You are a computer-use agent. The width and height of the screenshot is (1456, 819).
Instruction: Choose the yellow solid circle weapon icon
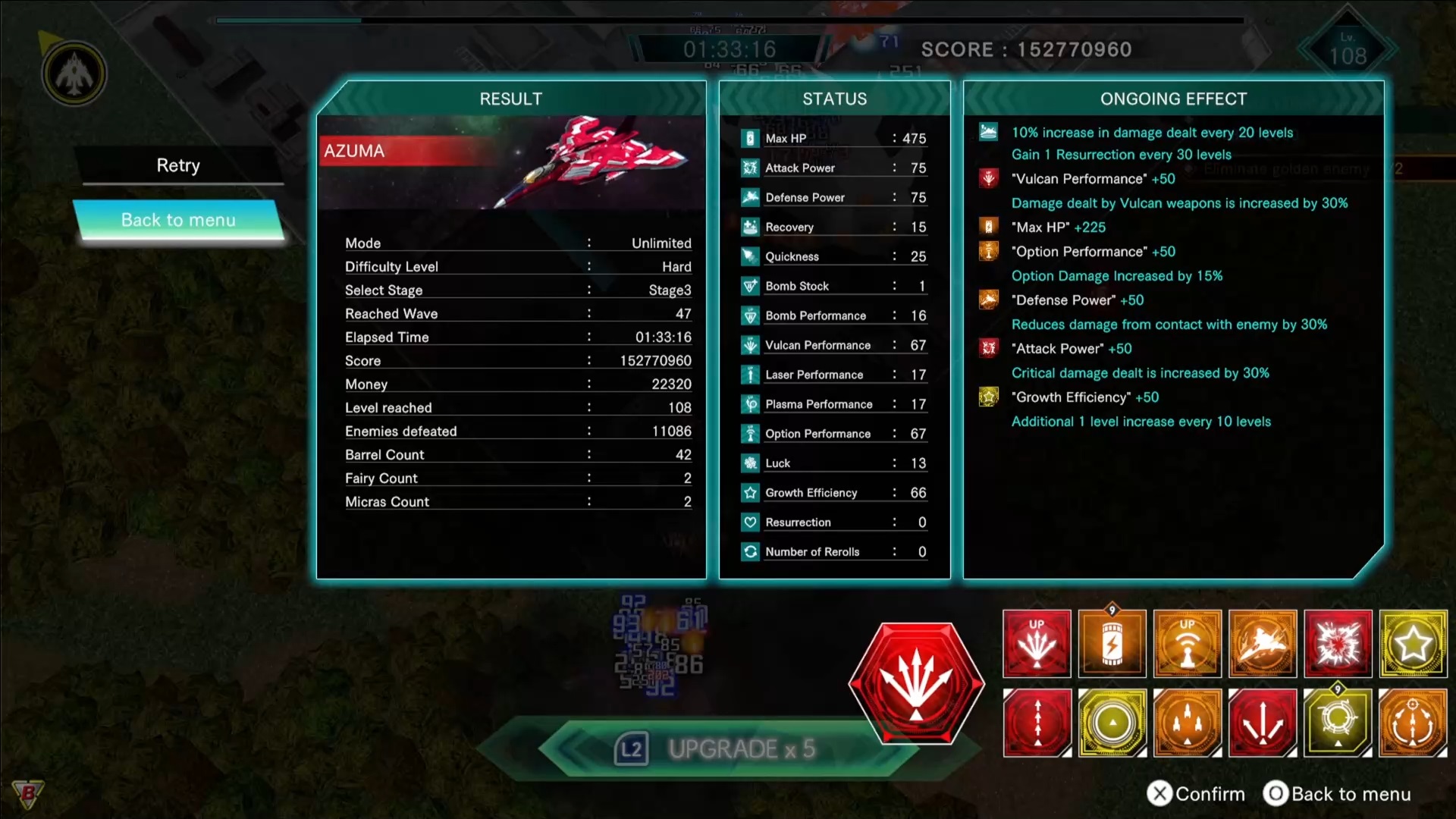(x=1112, y=723)
